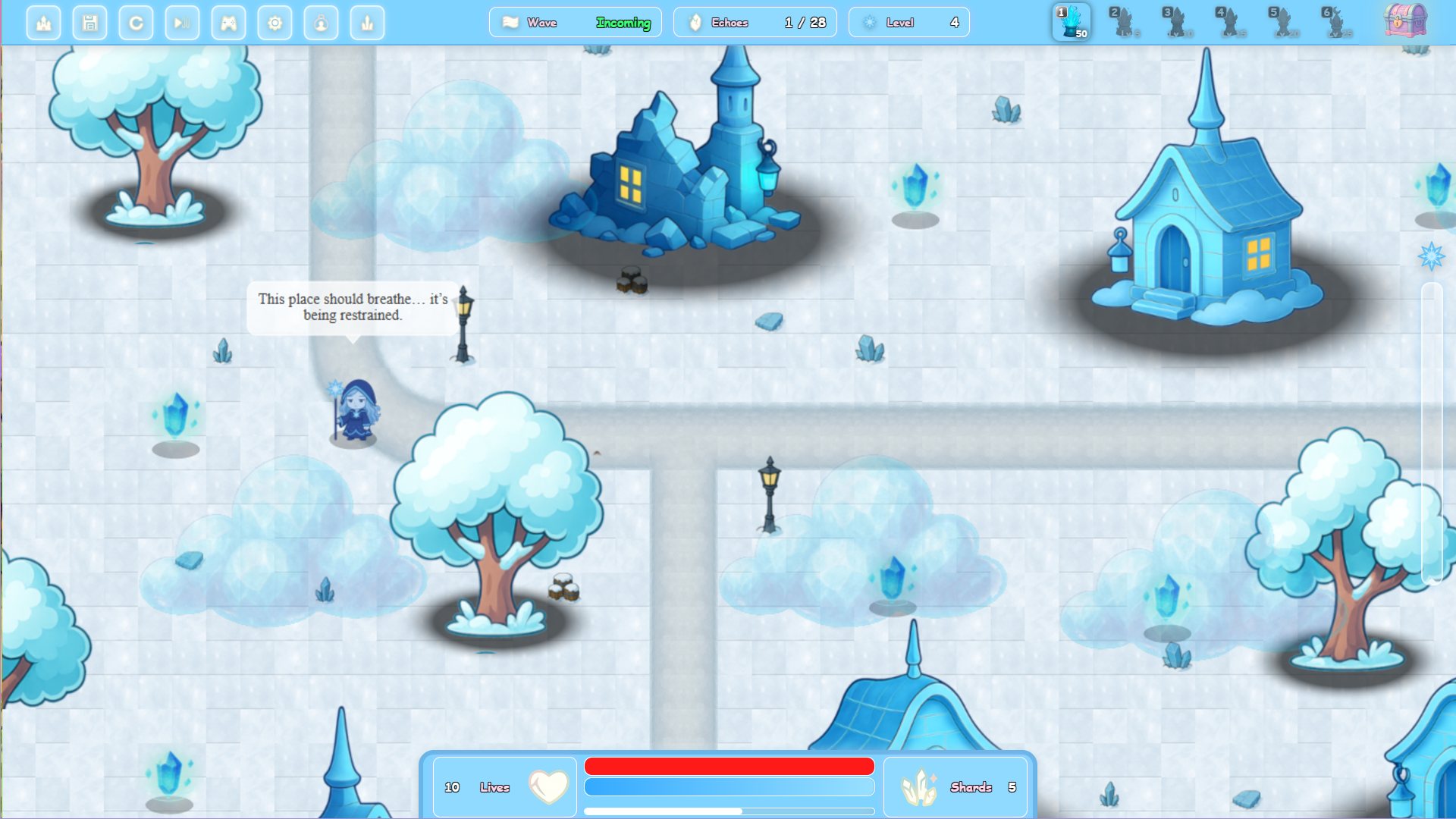Open the gamepad controls menu
This screenshot has height=819, width=1456.
[228, 23]
